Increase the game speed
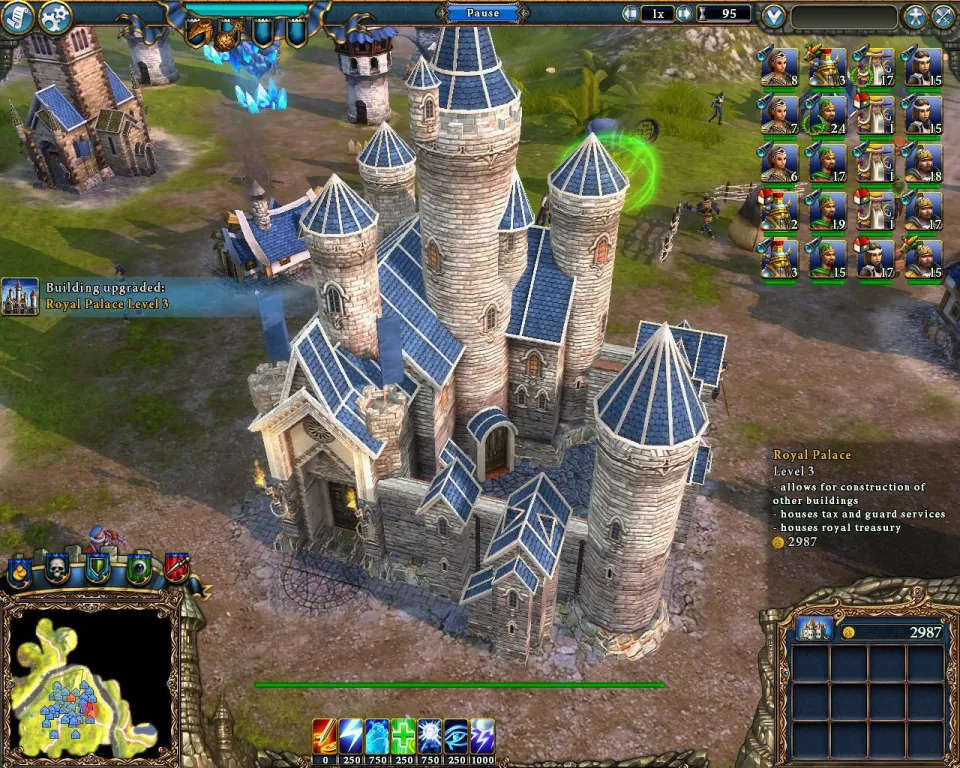Viewport: 960px width, 768px height. coord(683,14)
